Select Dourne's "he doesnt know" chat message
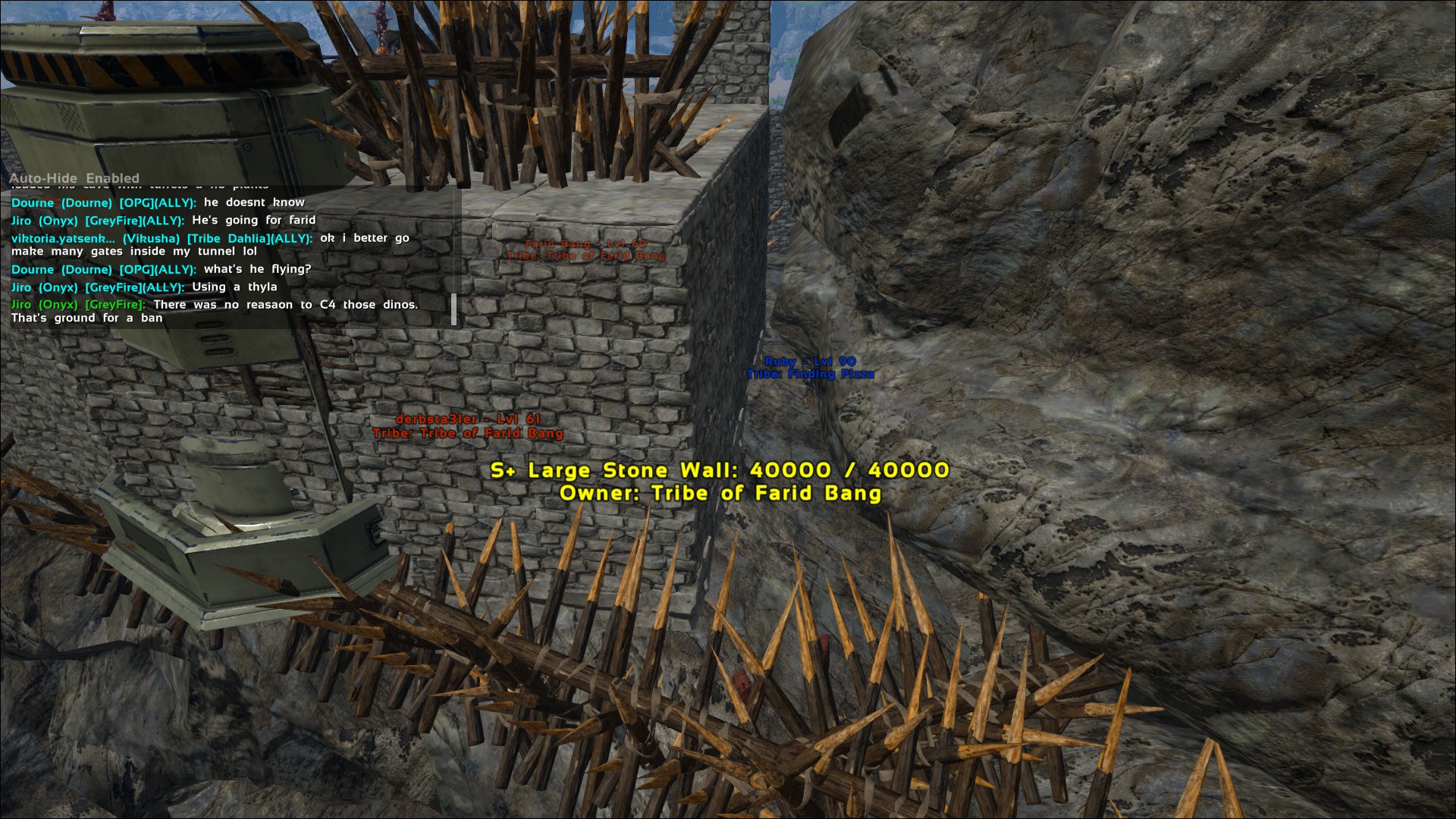 (158, 202)
